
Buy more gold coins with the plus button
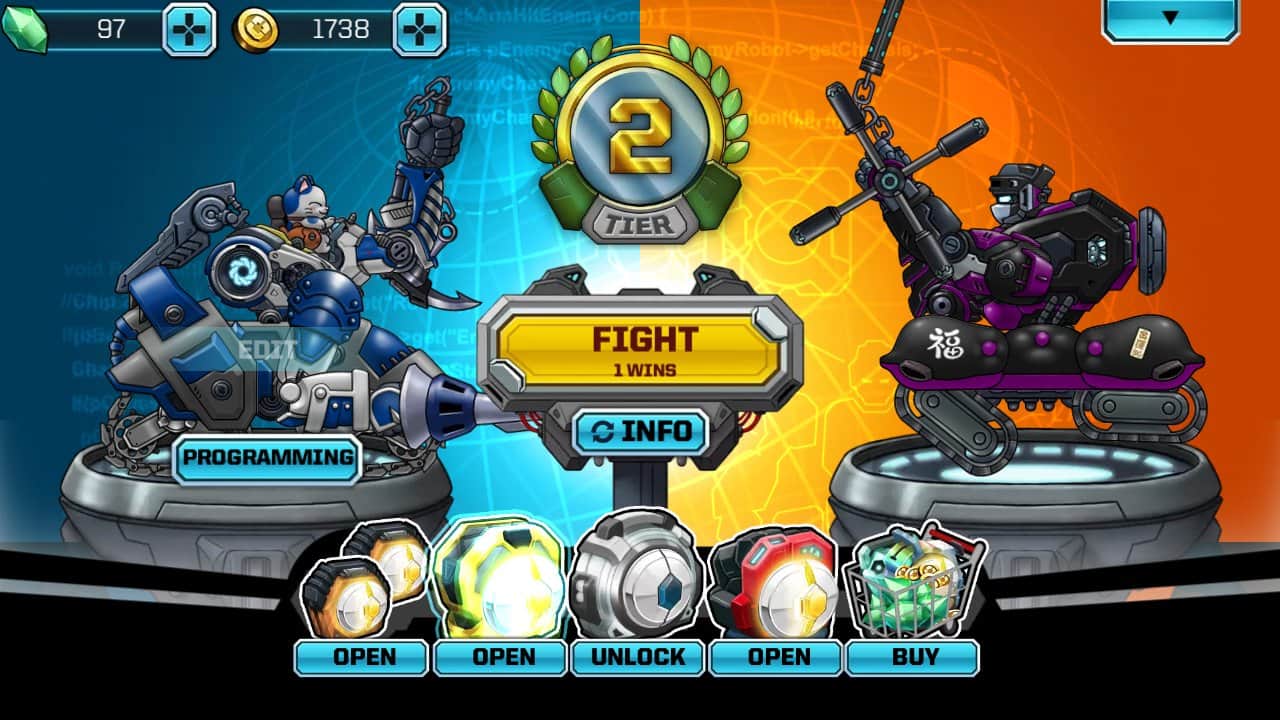[420, 29]
